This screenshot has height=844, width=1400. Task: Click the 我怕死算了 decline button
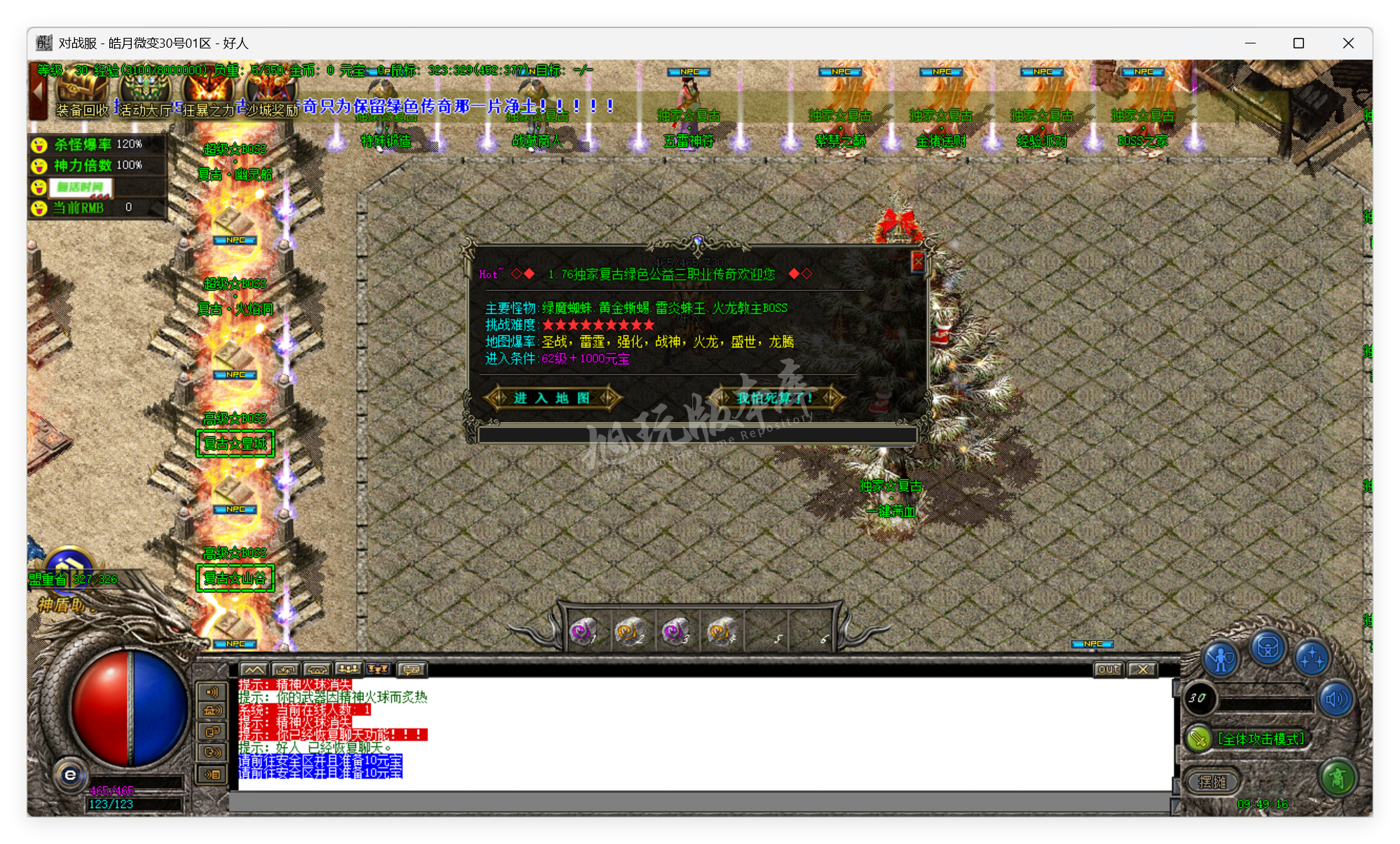[773, 398]
